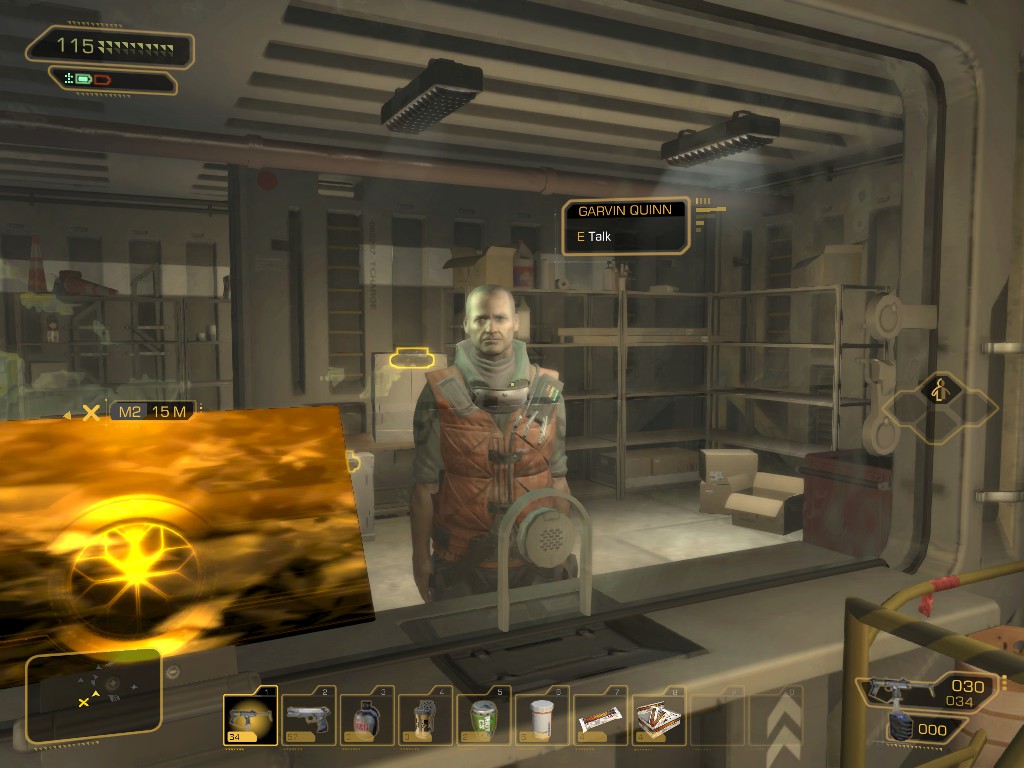This screenshot has height=768, width=1024.
Task: Select the box of energy bars
Action: (659, 718)
